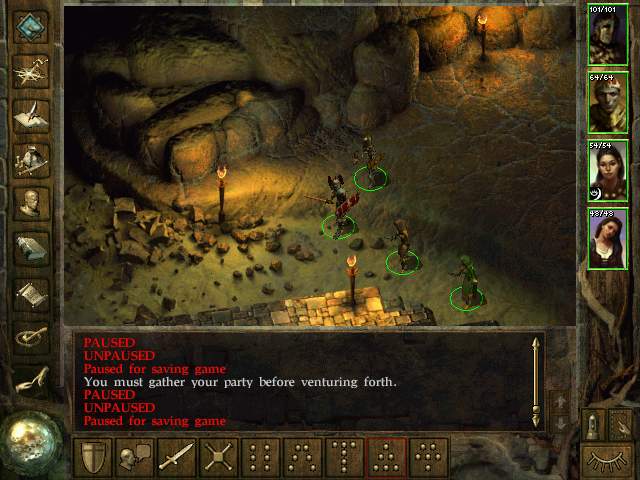Image resolution: width=640 pixels, height=480 pixels.
Task: Select the dark-haired woman portrait with 43/43
Action: point(608,239)
